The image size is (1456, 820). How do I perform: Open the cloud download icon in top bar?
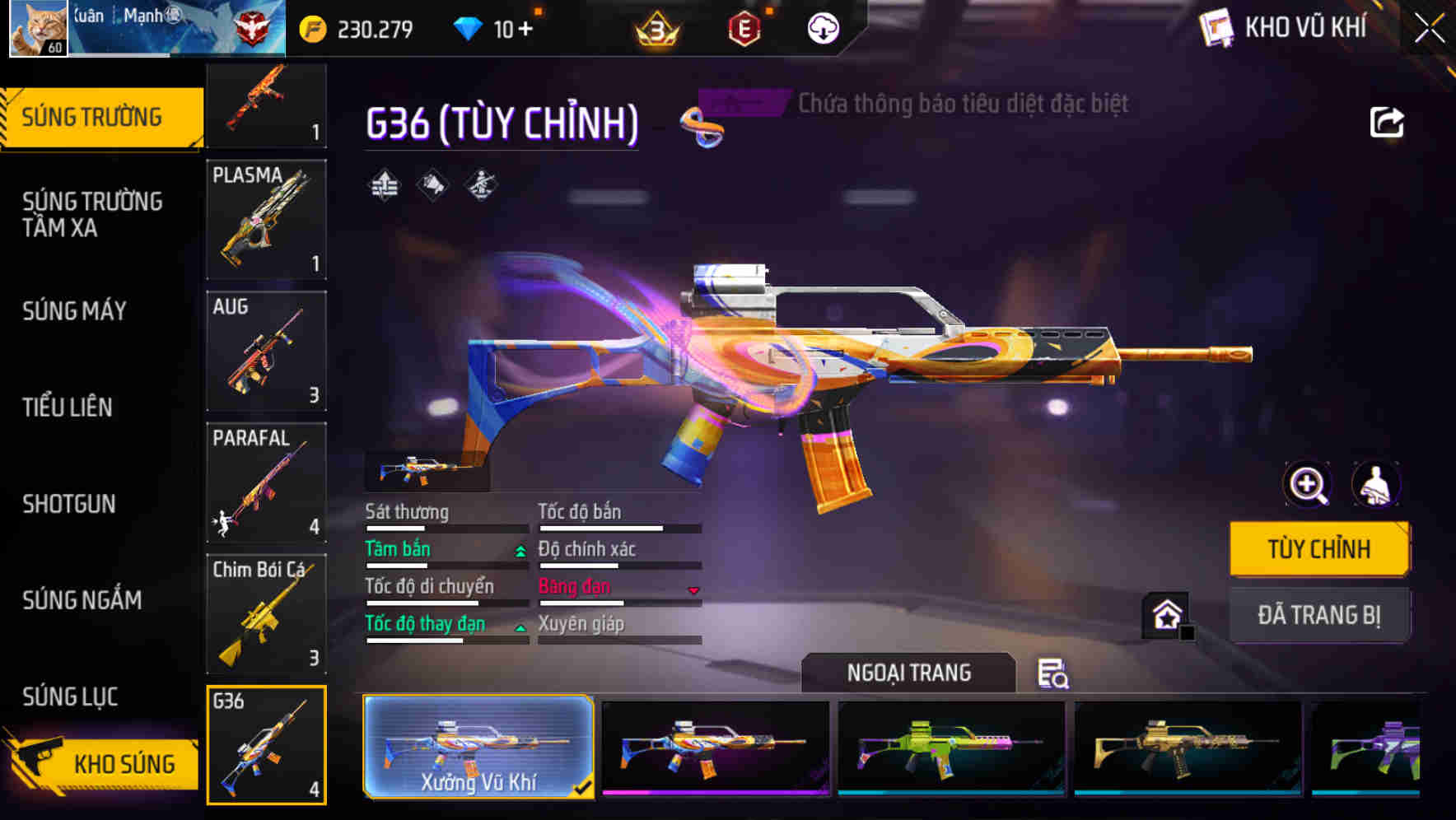pyautogui.click(x=822, y=27)
